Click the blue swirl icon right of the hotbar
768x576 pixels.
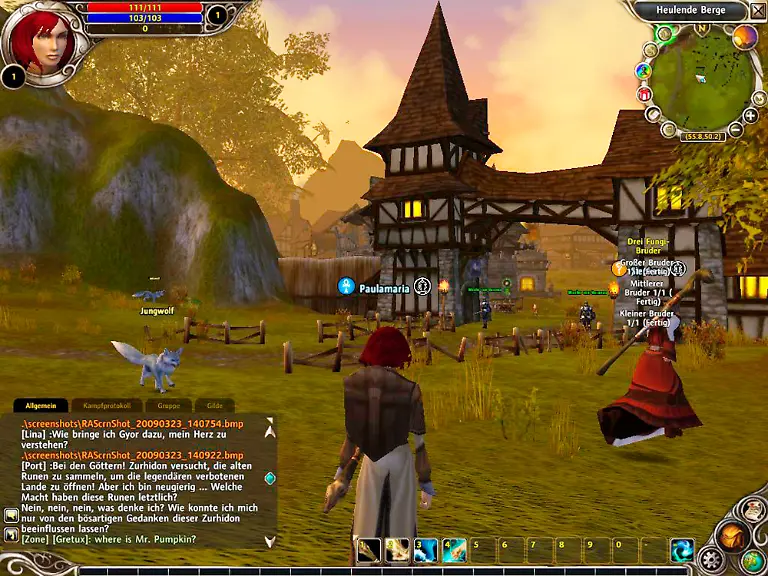(683, 550)
